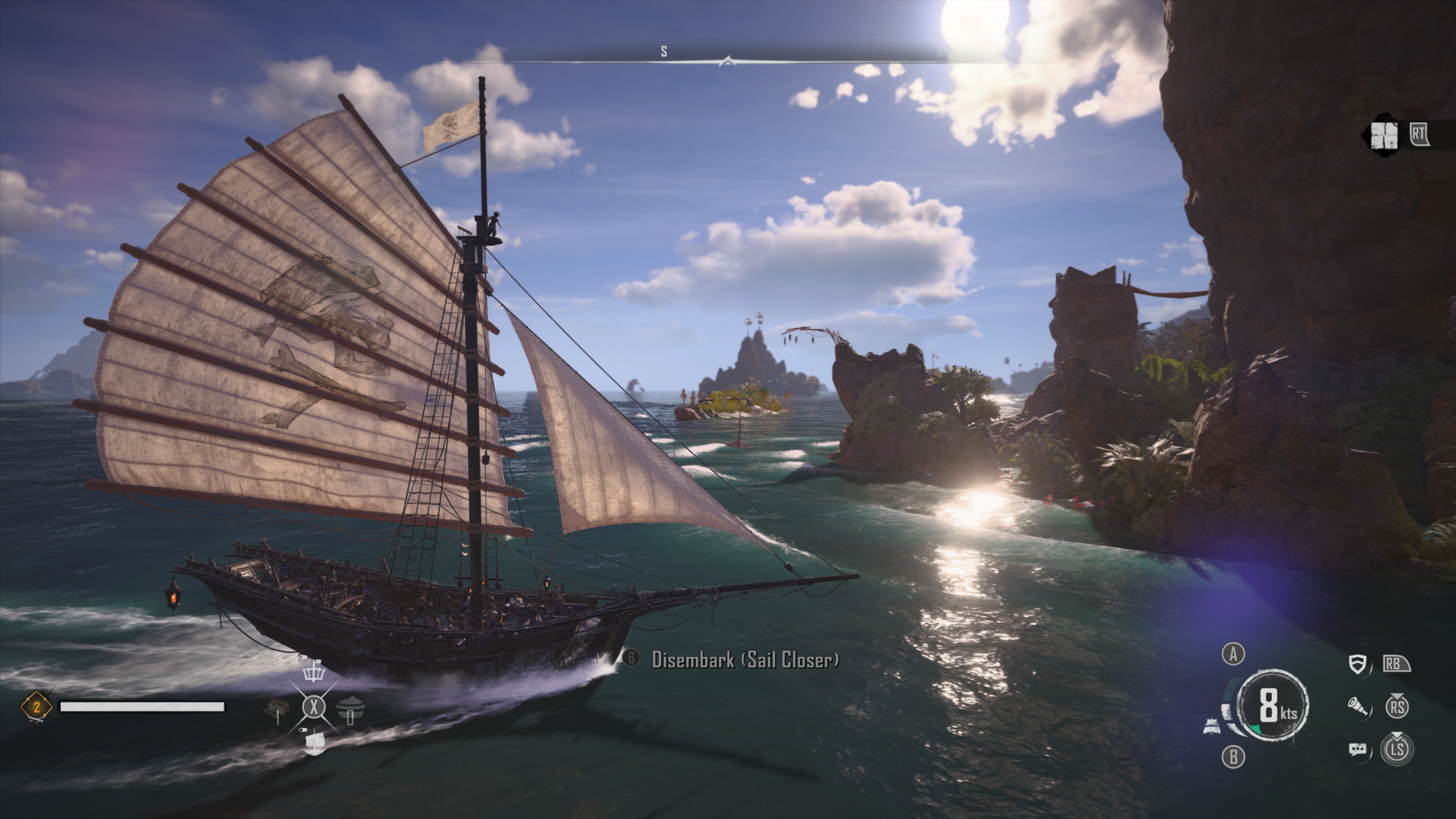Screen dimensions: 1456x819
Task: Select the food bowl slot
Action: point(350,708)
